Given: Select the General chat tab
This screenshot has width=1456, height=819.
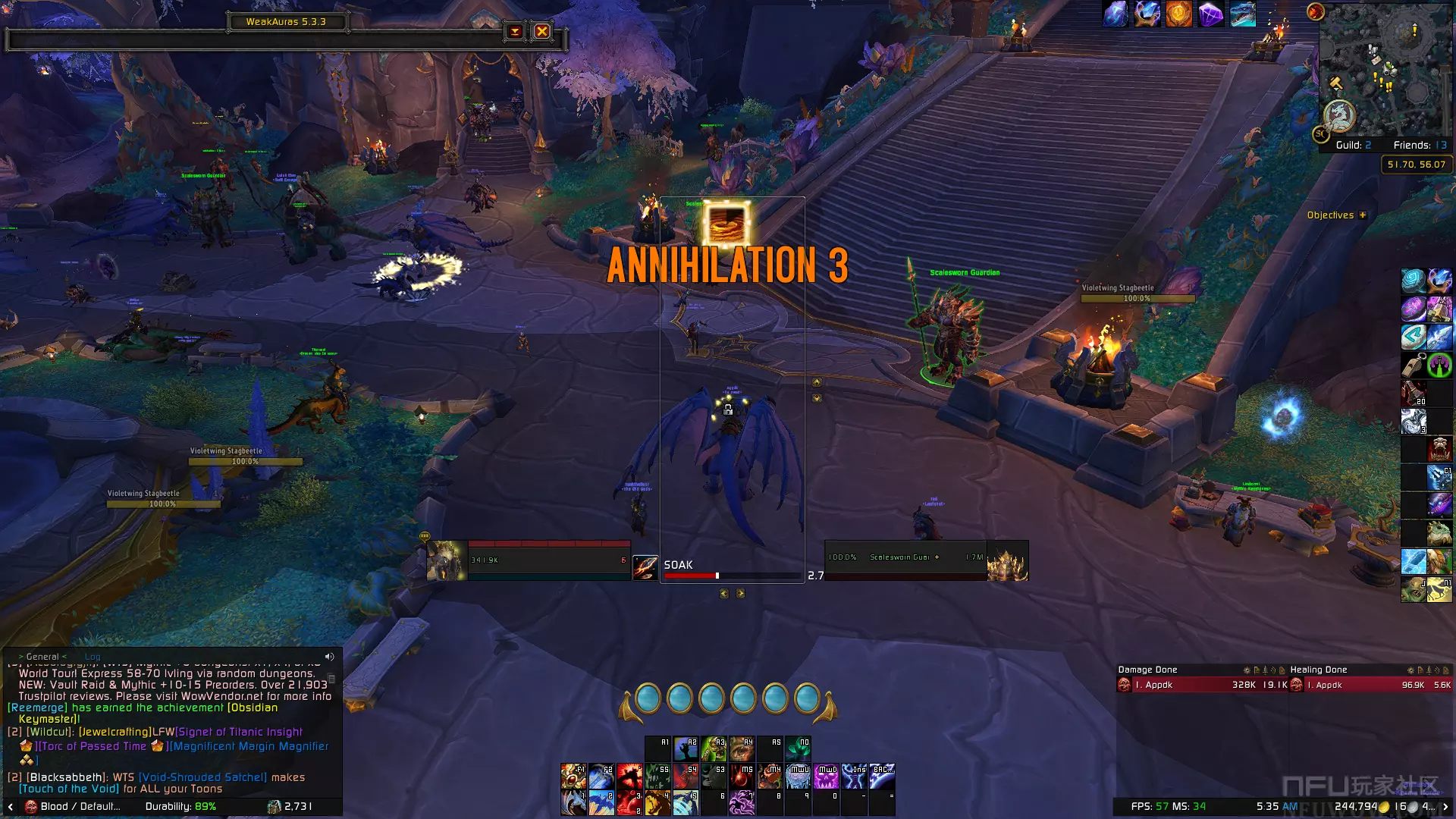Looking at the screenshot, I should (x=42, y=657).
